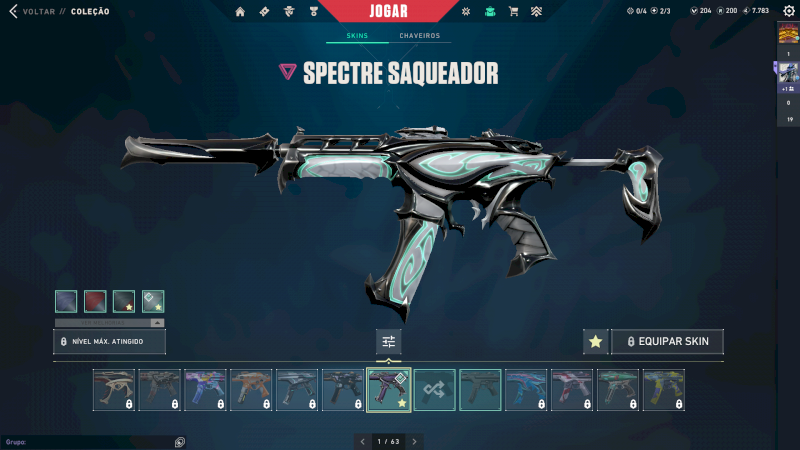Go to next page of skins

[x=415, y=441]
